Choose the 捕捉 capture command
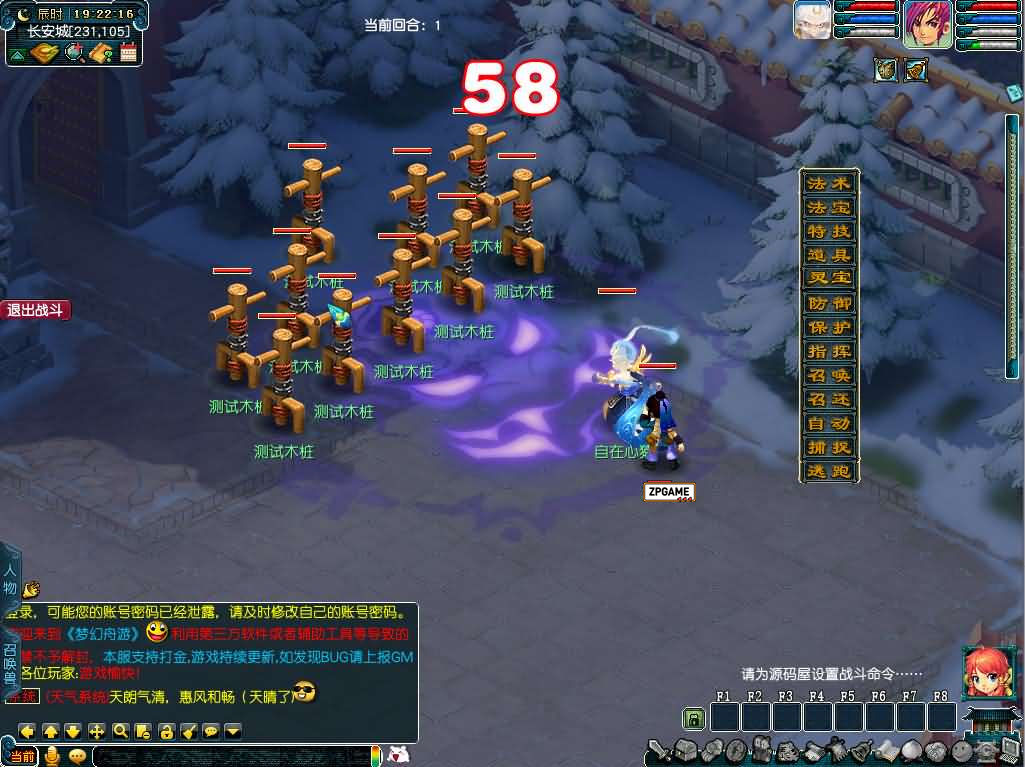1025x767 pixels. [x=829, y=447]
